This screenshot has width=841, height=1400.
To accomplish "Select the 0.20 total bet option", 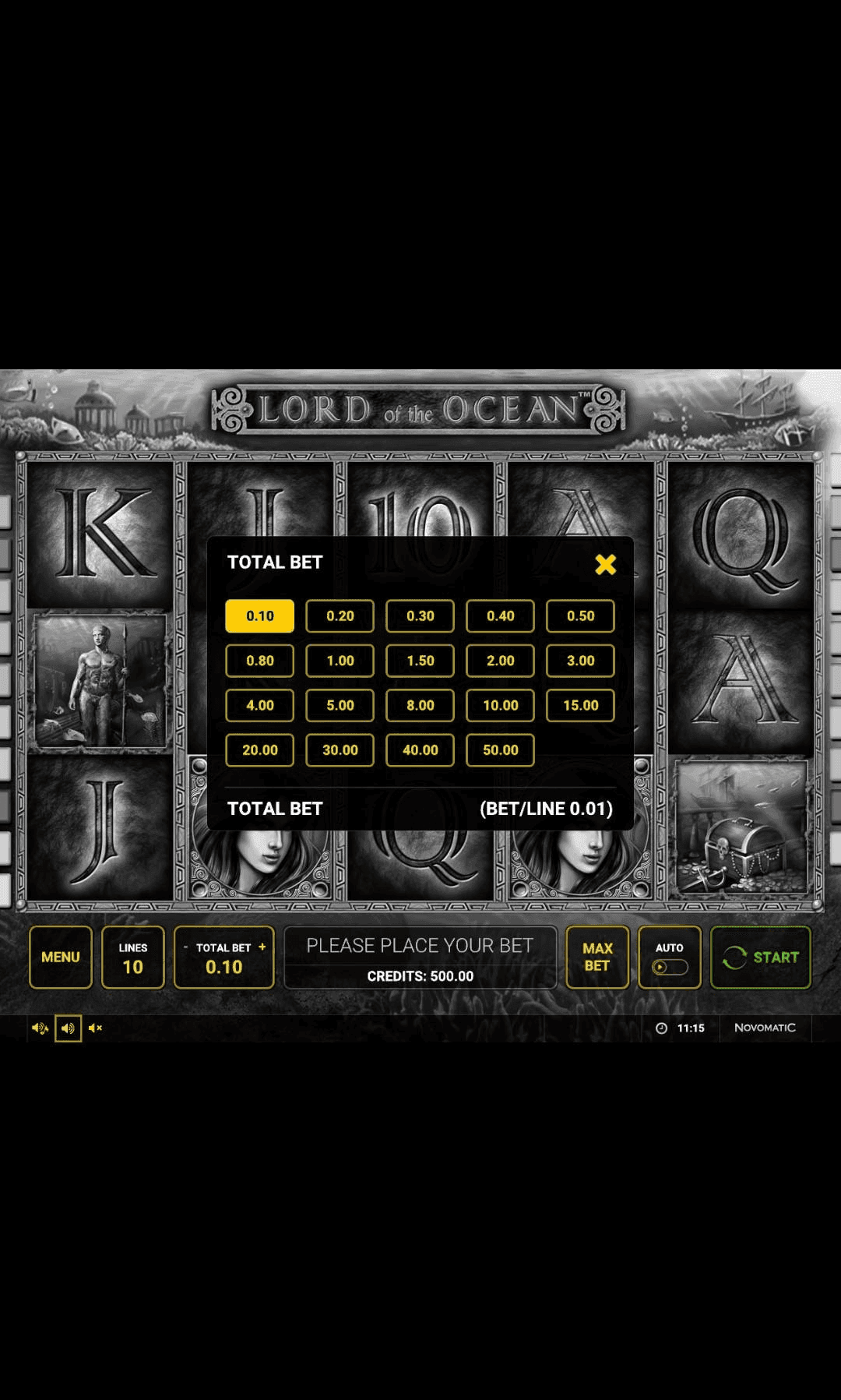I will pos(340,616).
